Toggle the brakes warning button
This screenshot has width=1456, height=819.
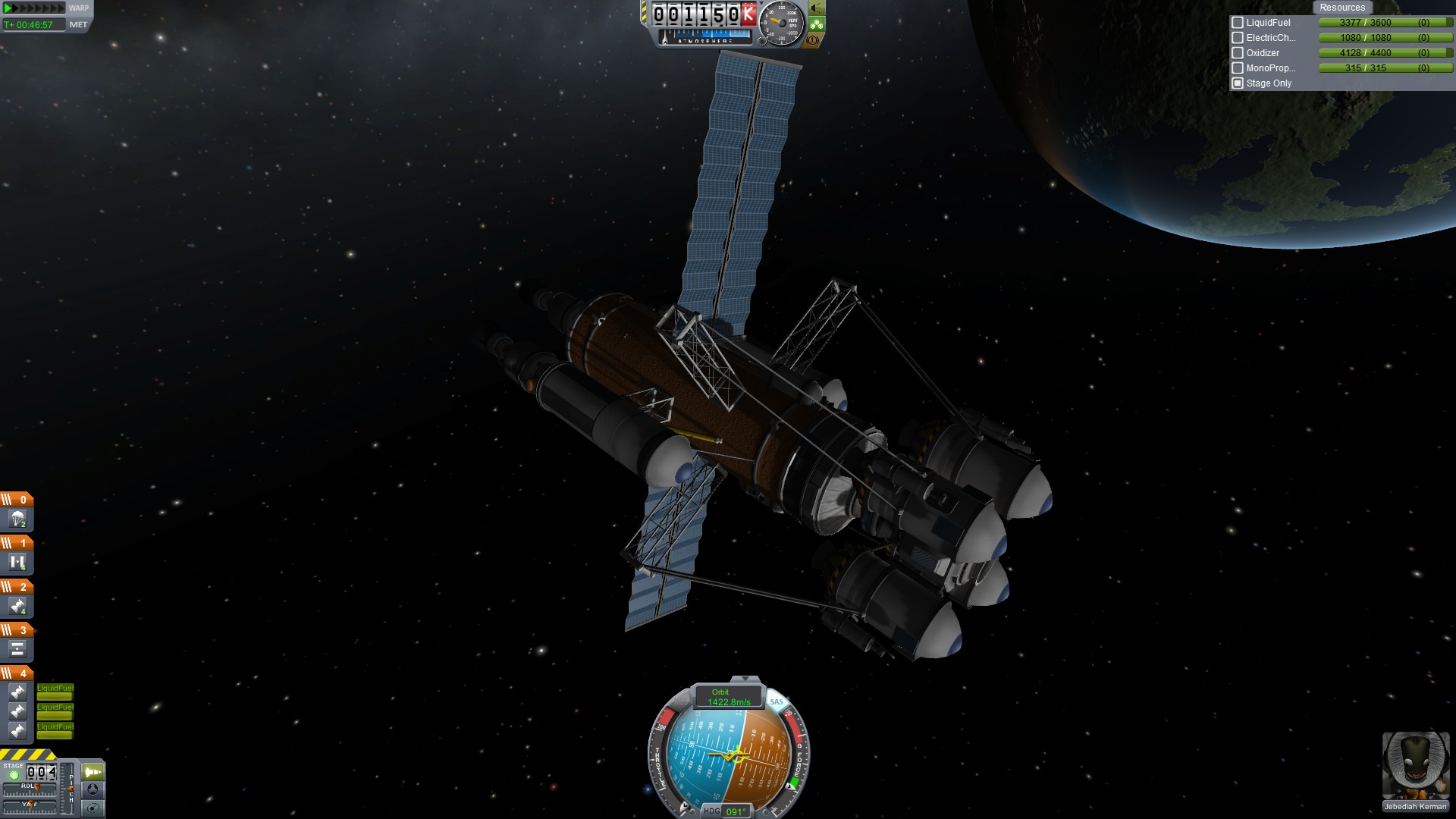pyautogui.click(x=813, y=40)
